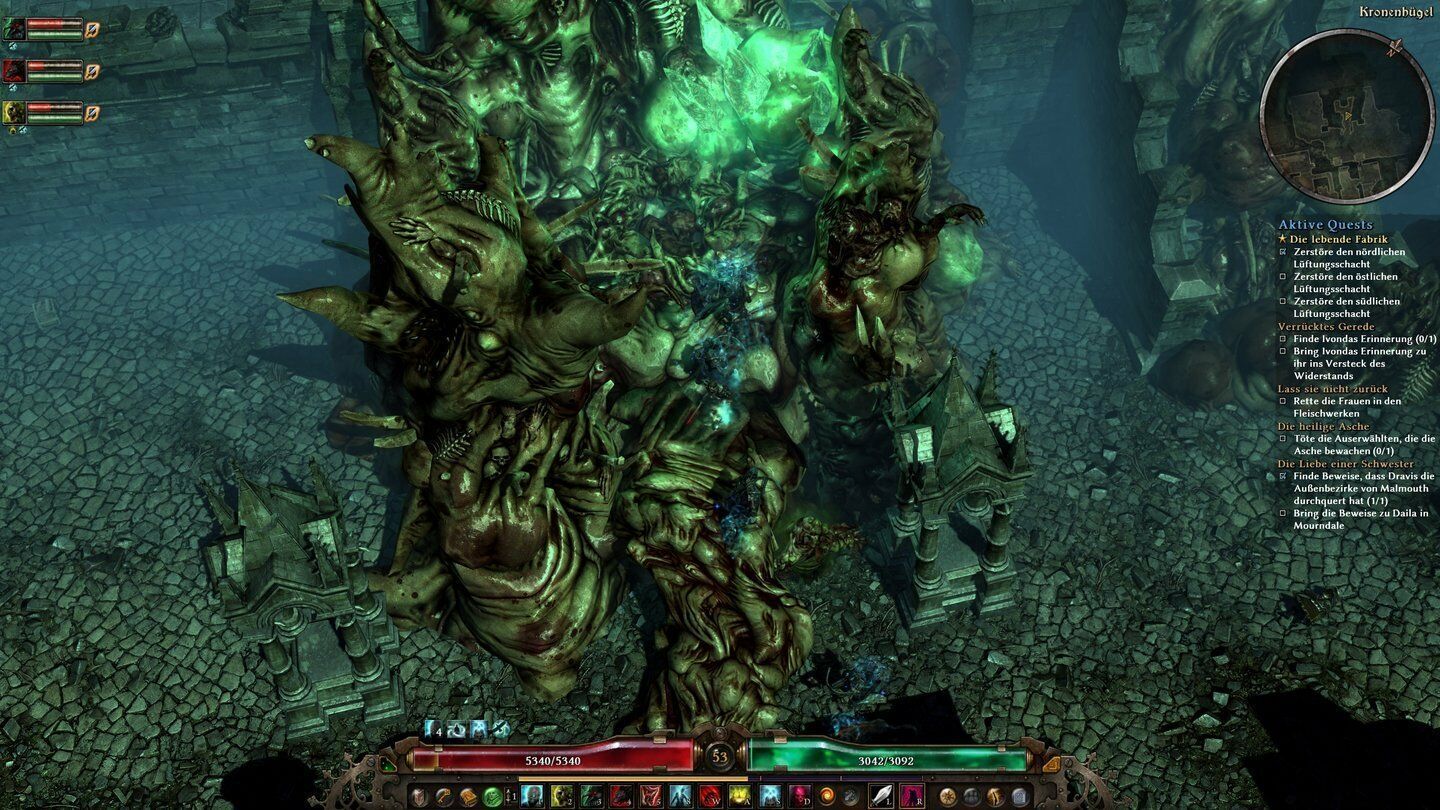The height and width of the screenshot is (810, 1440).
Task: Select 'Die Liebe einer Schwester' quest
Action: click(x=1345, y=464)
